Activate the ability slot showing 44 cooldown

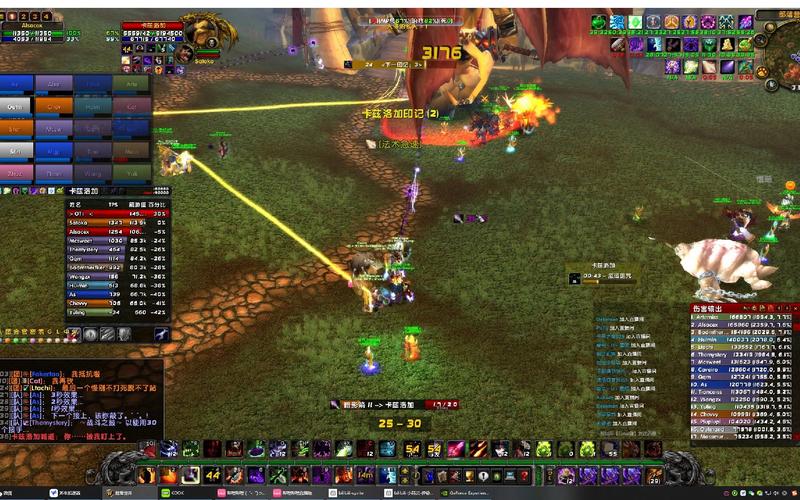pos(213,475)
